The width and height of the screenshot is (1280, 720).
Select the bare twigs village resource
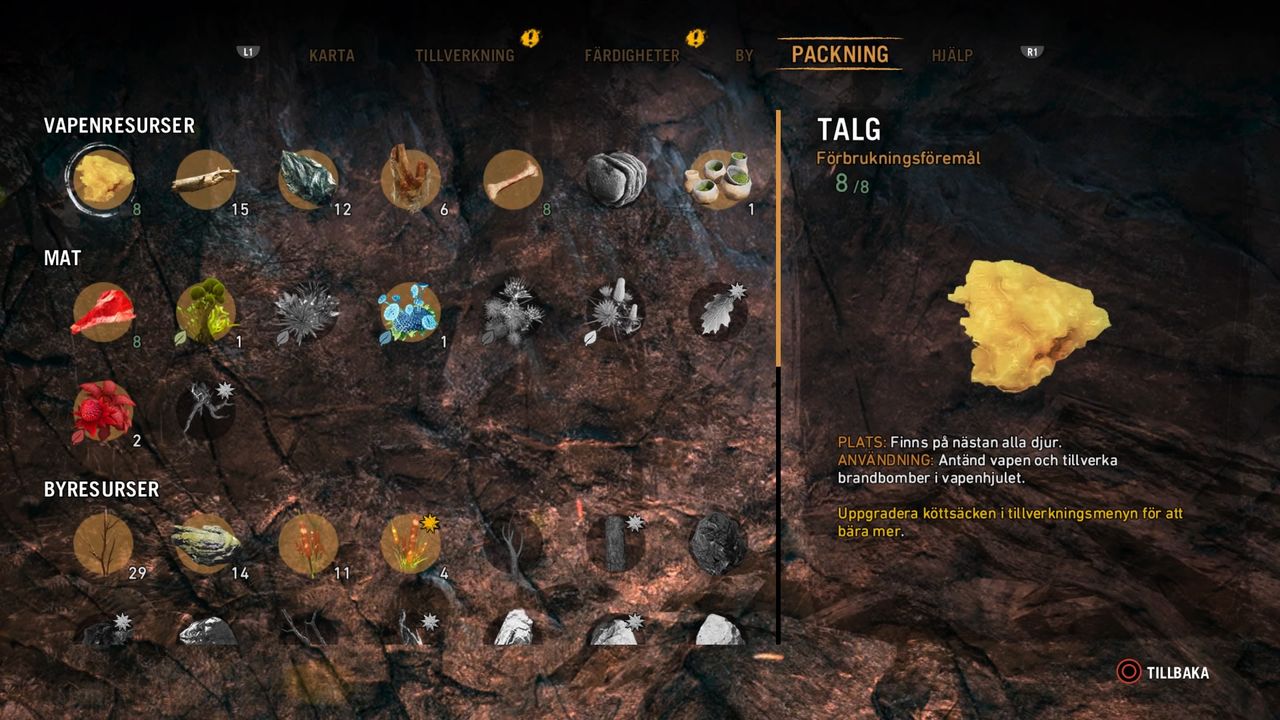[104, 543]
